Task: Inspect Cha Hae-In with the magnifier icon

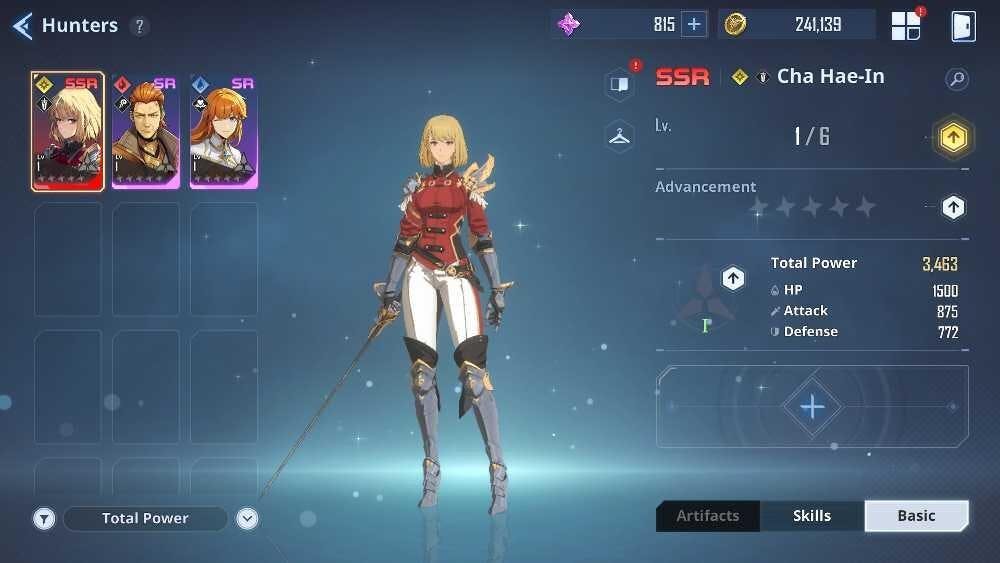Action: click(957, 78)
